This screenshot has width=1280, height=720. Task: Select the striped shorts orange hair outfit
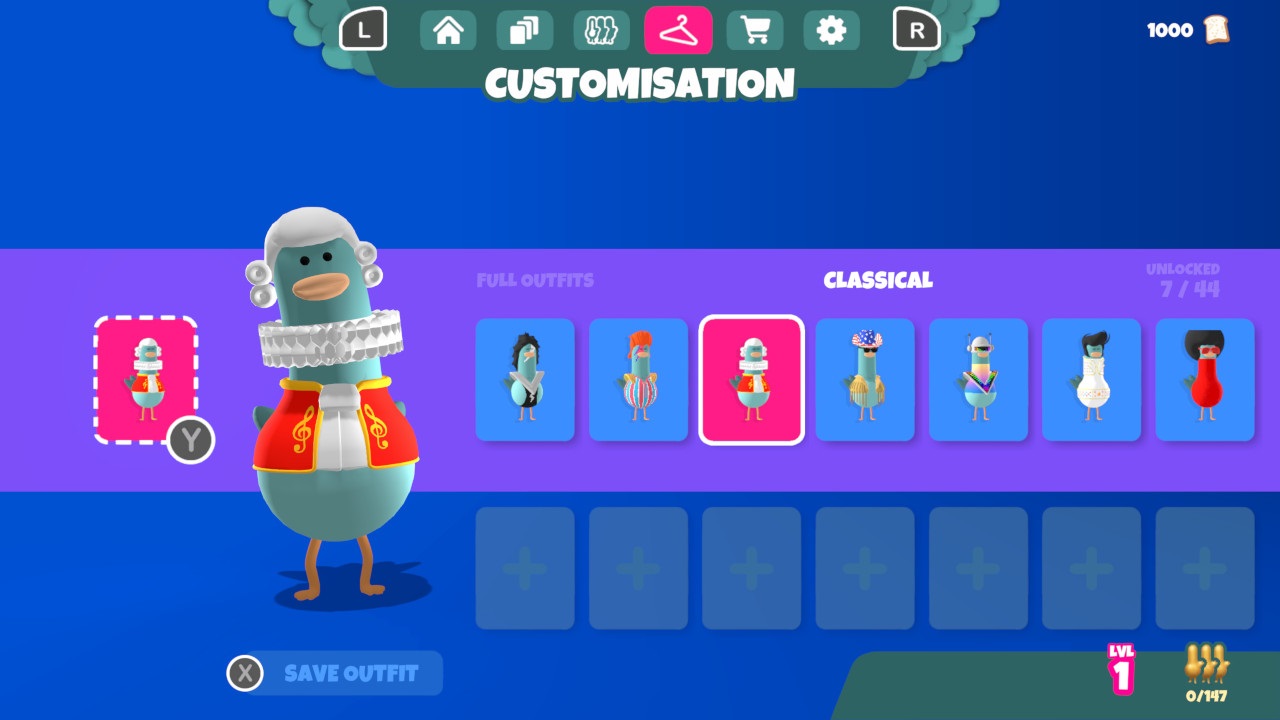(638, 380)
